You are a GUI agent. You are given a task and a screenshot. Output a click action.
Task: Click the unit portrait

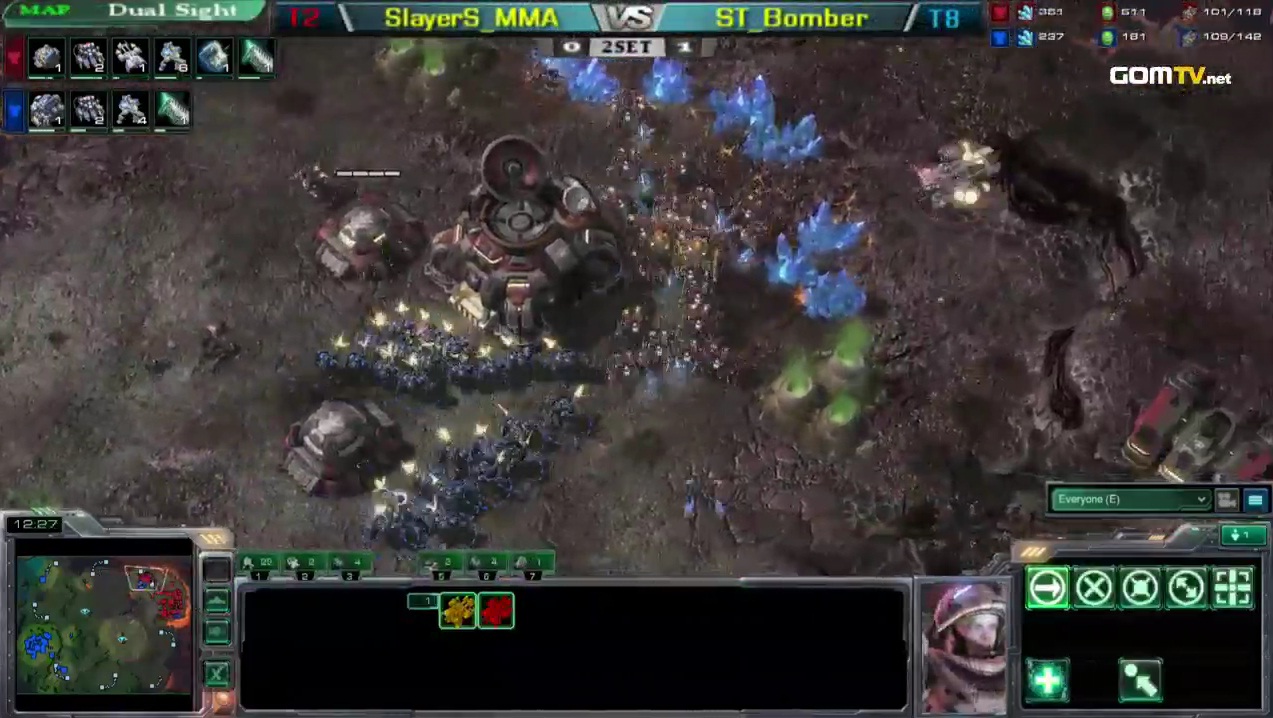(x=965, y=644)
